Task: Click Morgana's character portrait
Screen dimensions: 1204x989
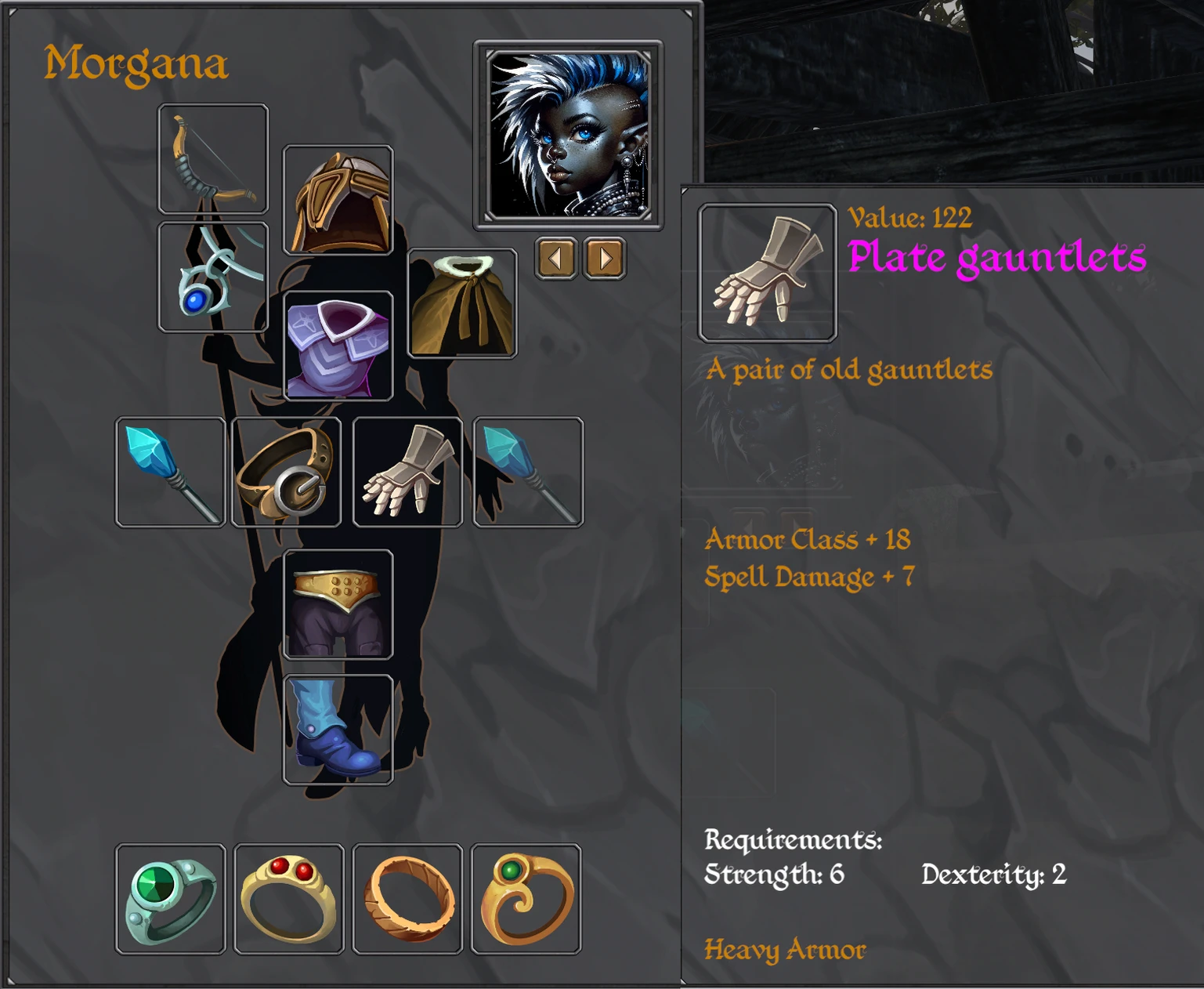Action: tap(568, 135)
